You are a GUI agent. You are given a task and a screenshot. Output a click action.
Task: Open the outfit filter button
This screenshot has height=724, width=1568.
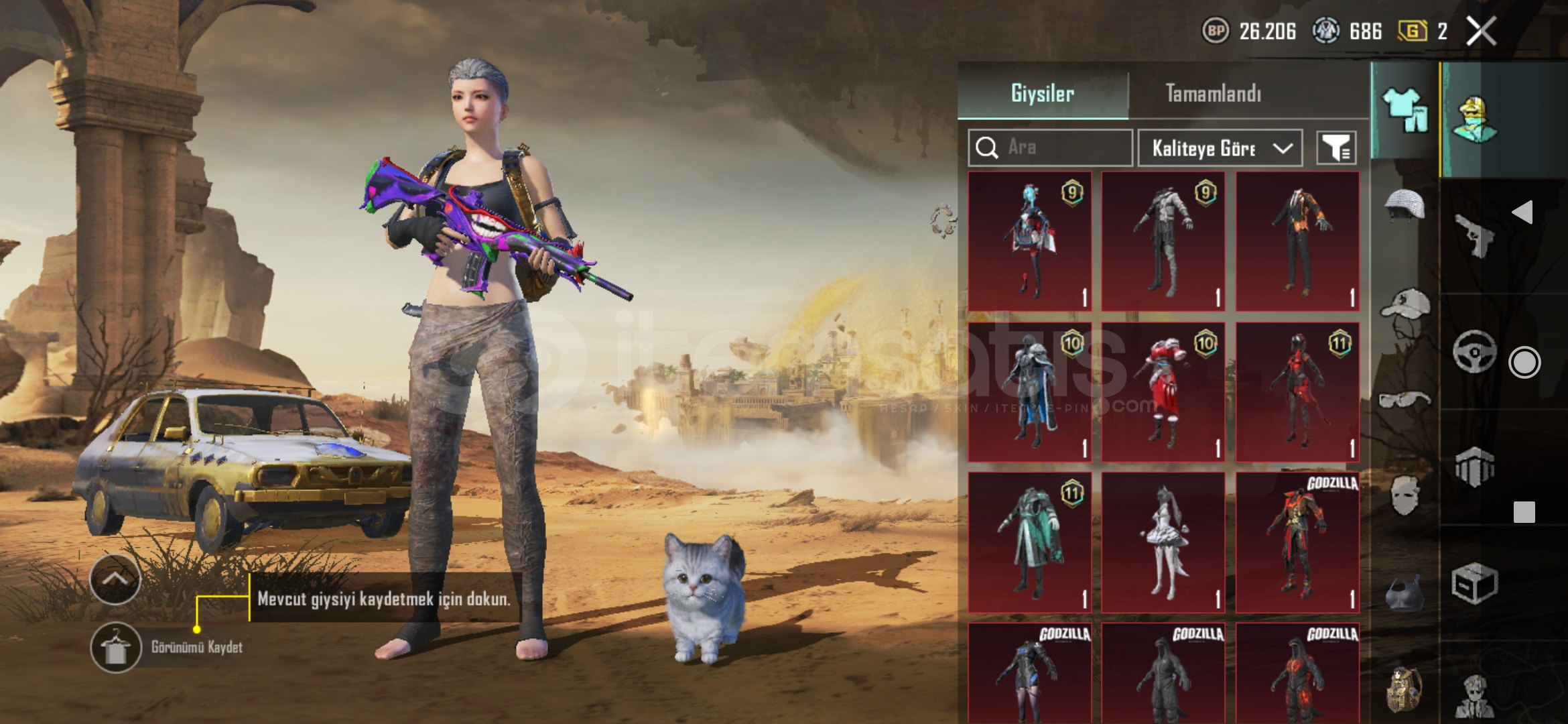(1336, 148)
